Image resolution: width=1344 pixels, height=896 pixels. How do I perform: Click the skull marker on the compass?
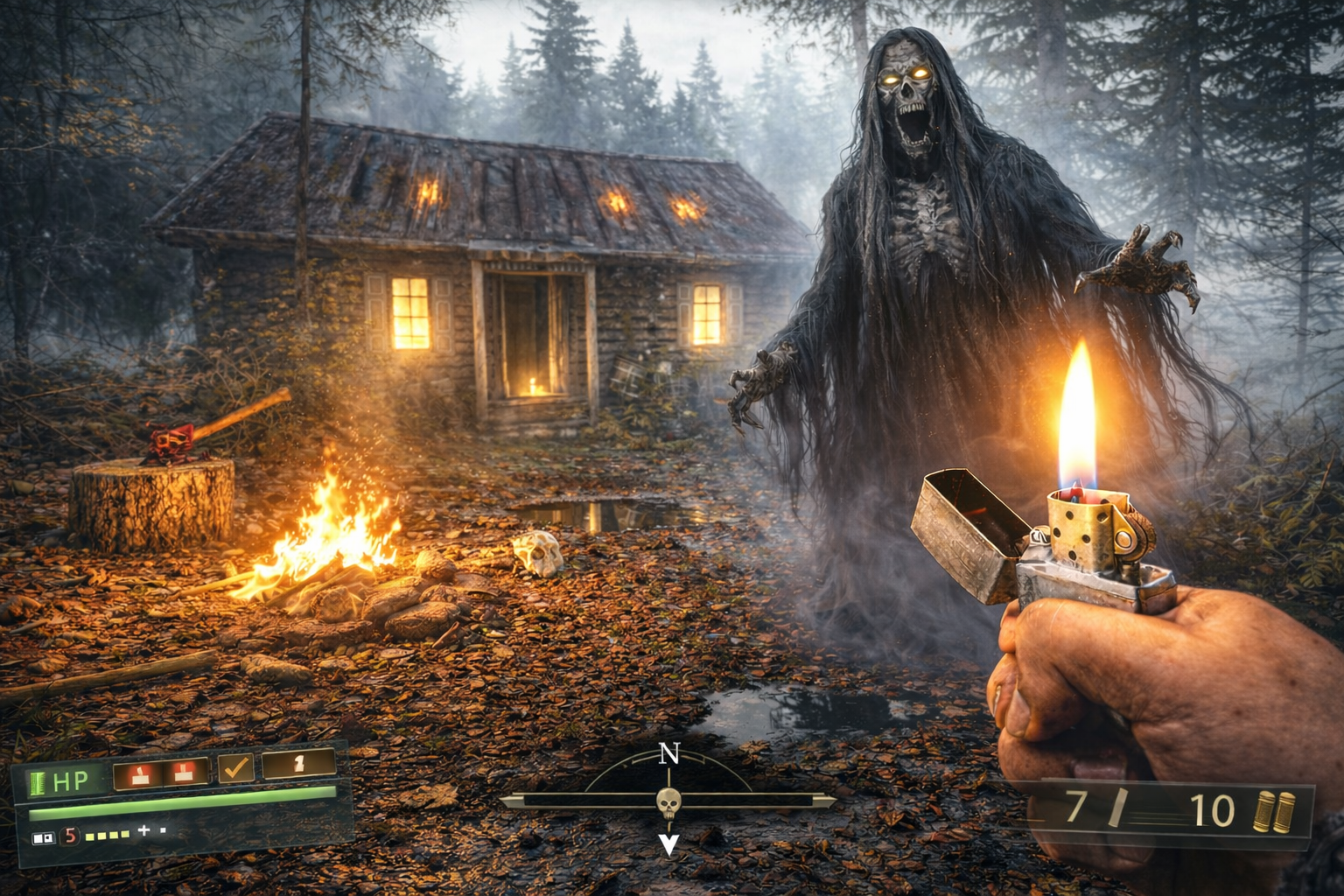(x=668, y=801)
